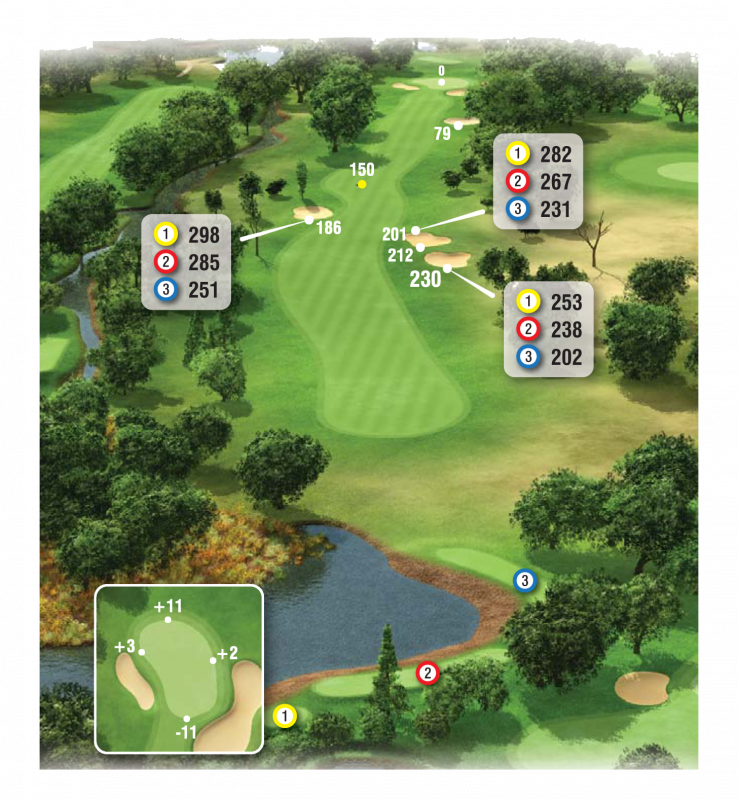Select the yellow tee marker on the tee box
738x800 pixels.
284,716
